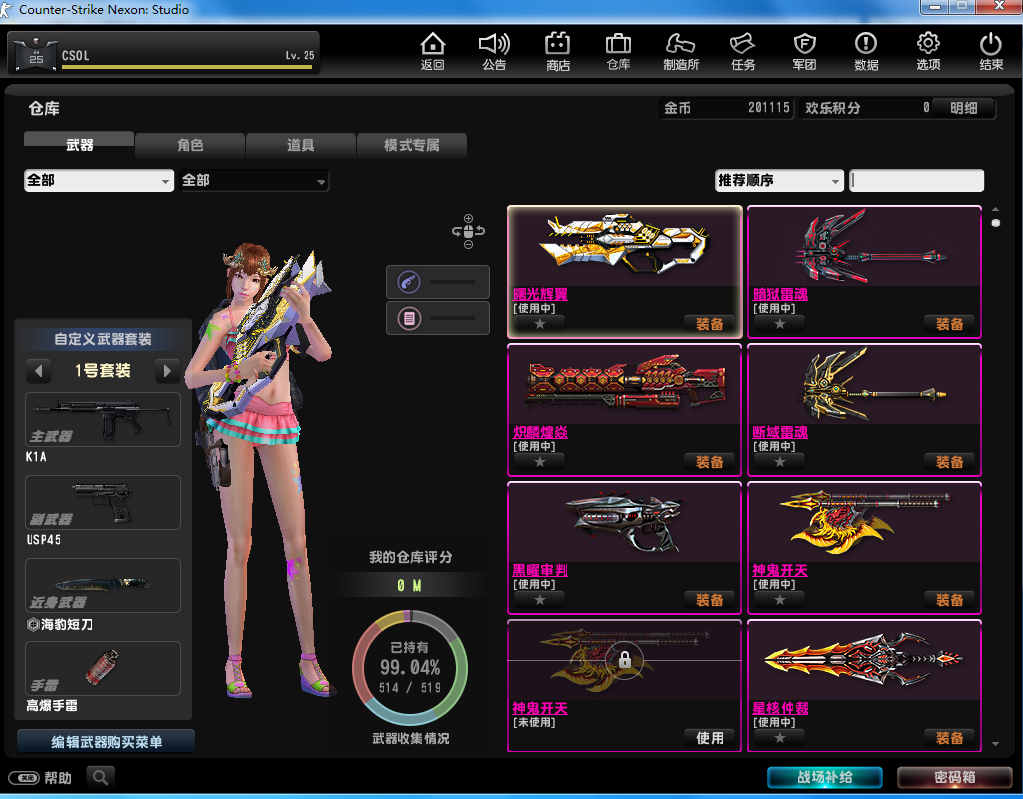The image size is (1023, 799).
Task: Switch to next custom weapon set arrow
Action: pyautogui.click(x=167, y=371)
